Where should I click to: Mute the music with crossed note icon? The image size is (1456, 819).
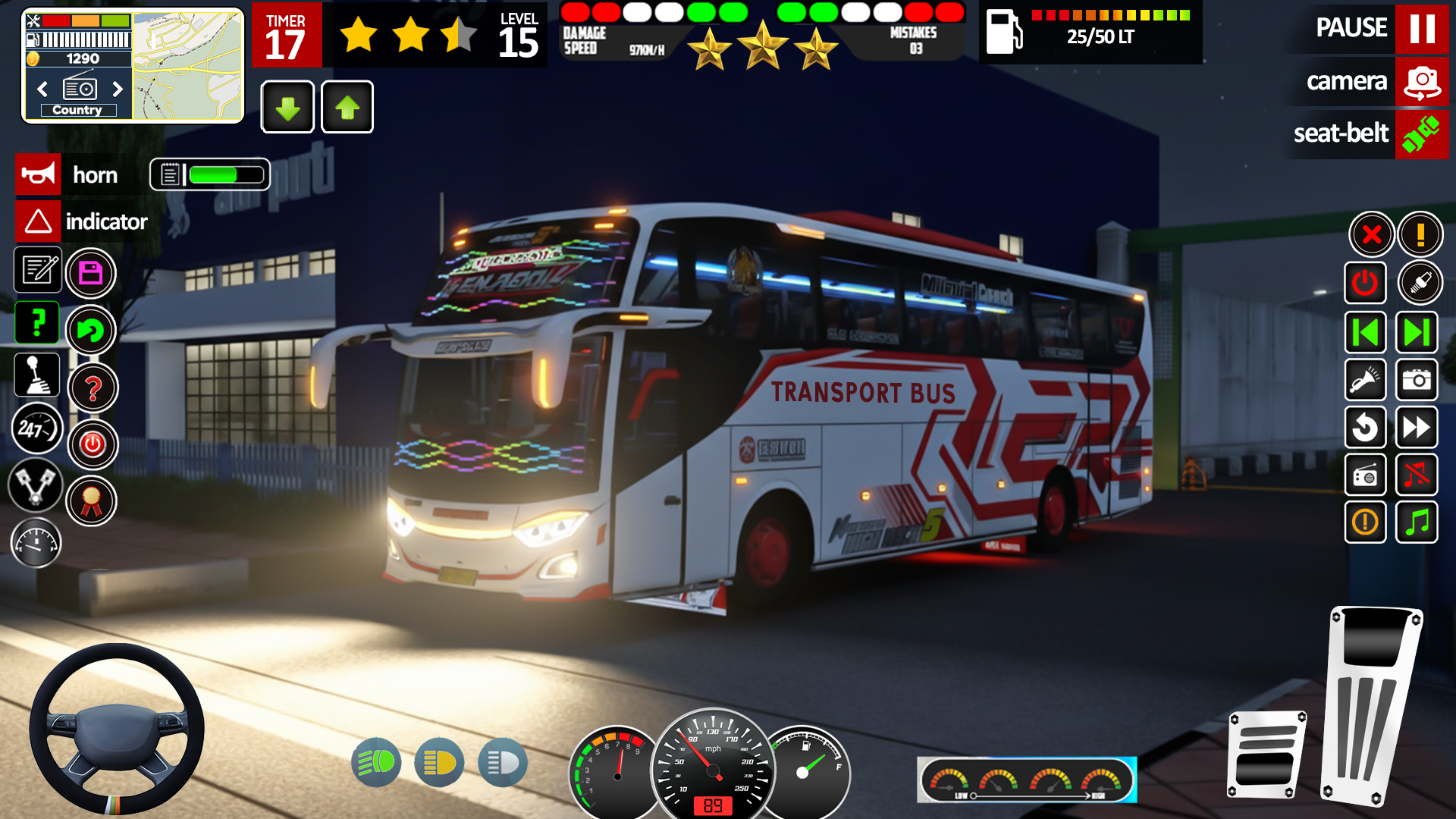click(x=1417, y=475)
